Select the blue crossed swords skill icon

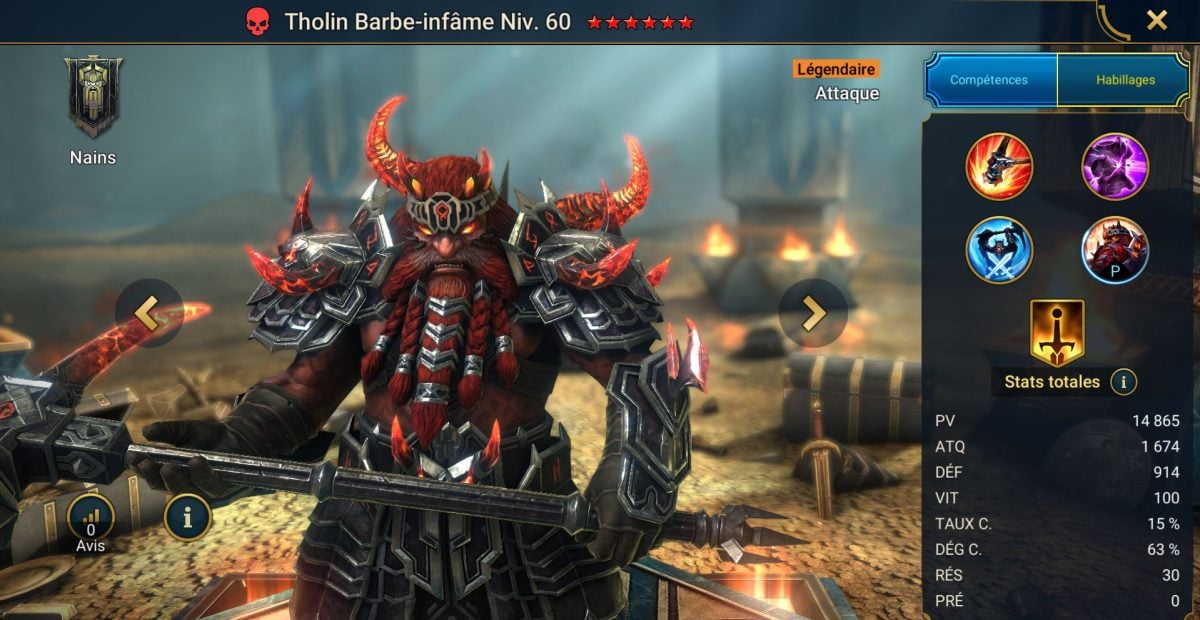point(999,250)
